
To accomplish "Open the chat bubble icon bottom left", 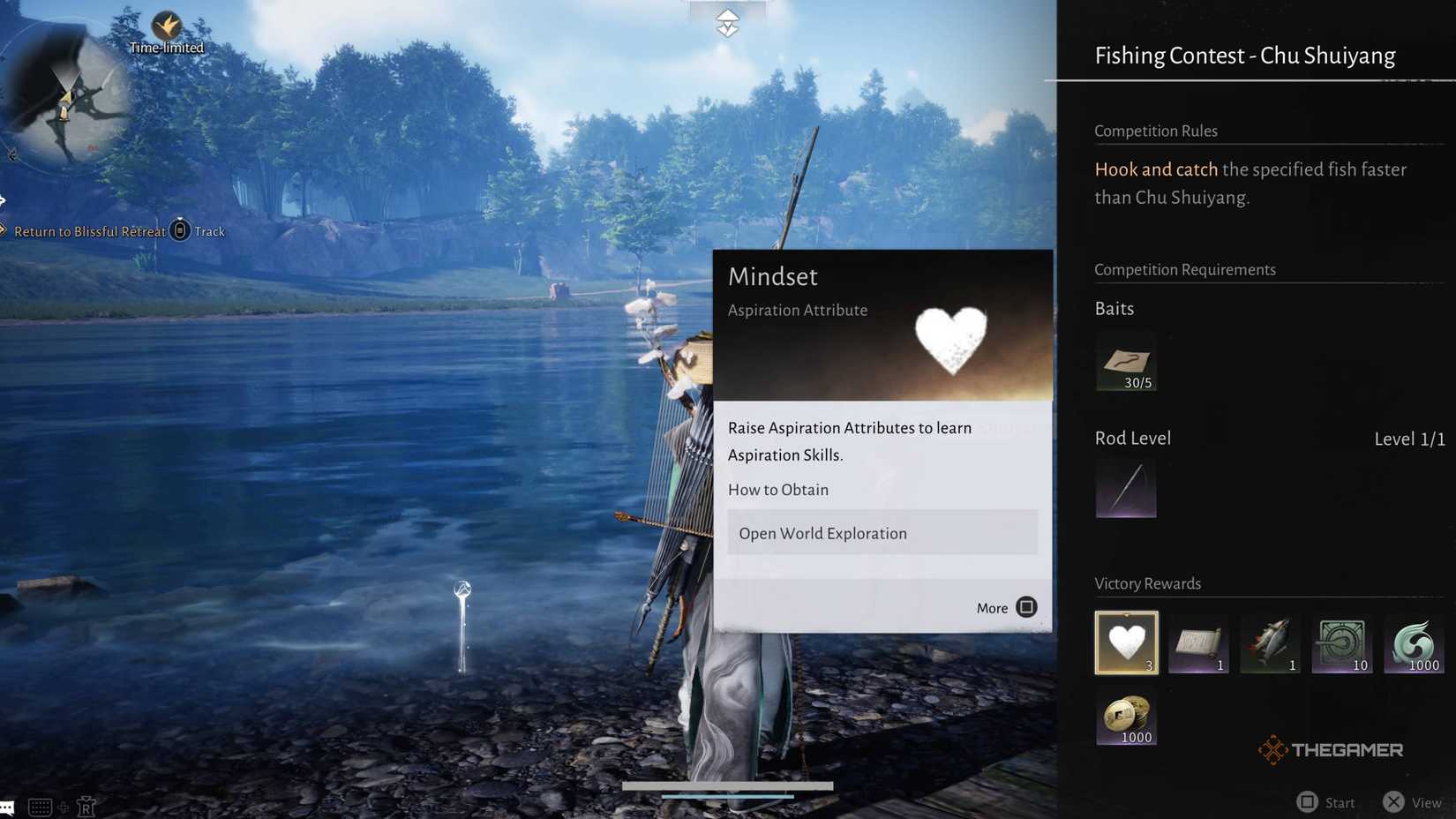I will pyautogui.click(x=7, y=806).
